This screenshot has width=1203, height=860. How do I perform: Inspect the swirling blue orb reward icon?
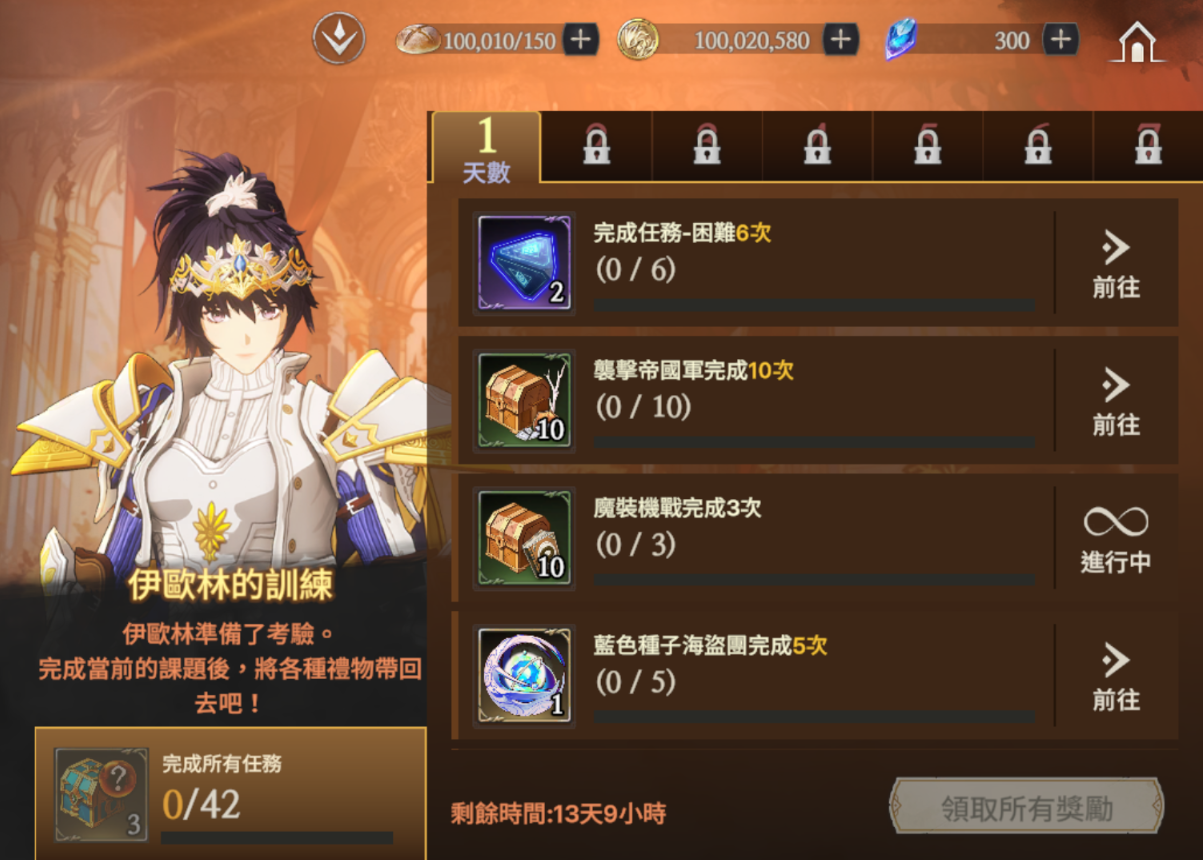(525, 675)
